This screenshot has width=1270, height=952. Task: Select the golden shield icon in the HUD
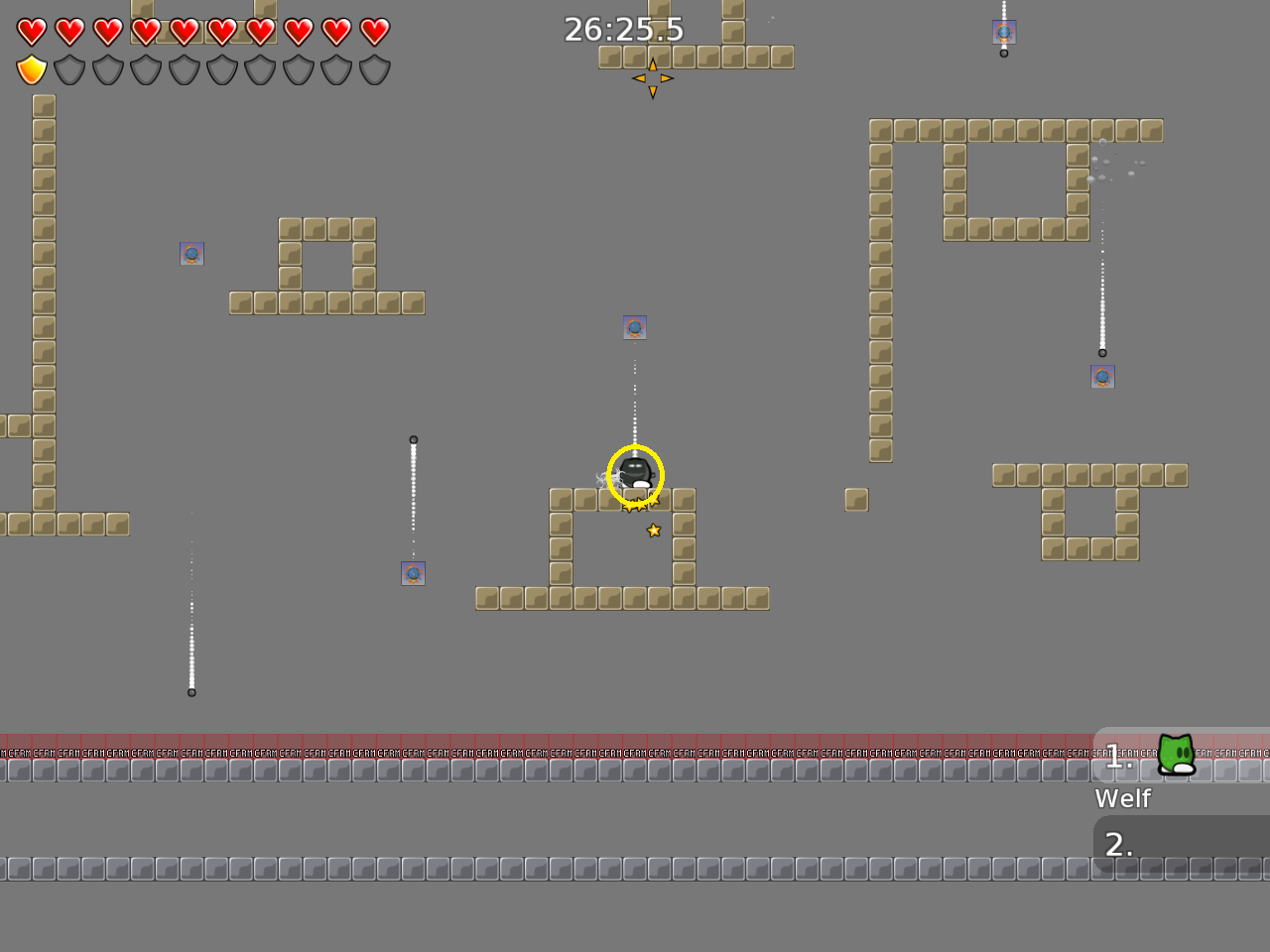coord(31,69)
